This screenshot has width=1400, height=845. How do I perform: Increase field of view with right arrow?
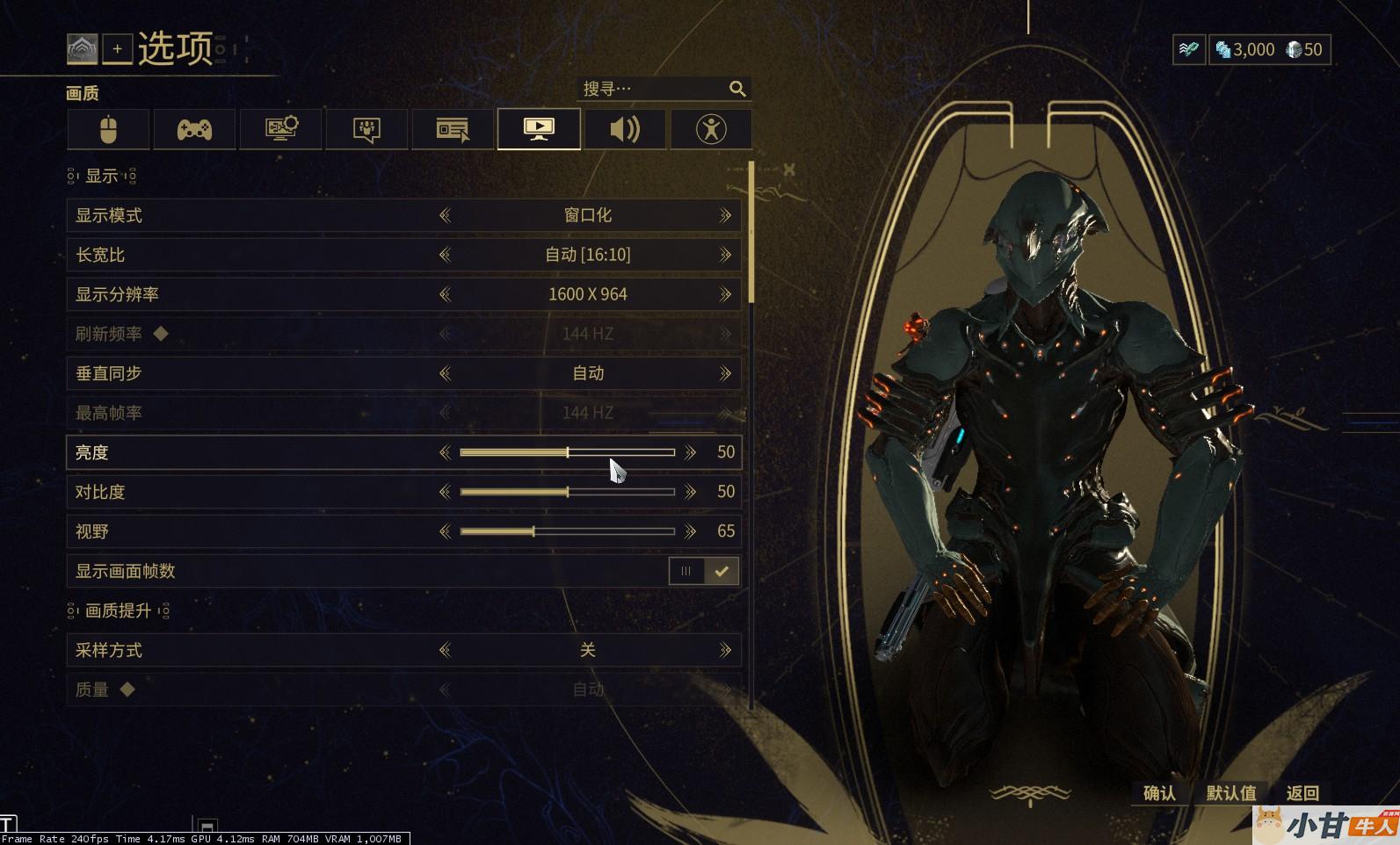690,531
